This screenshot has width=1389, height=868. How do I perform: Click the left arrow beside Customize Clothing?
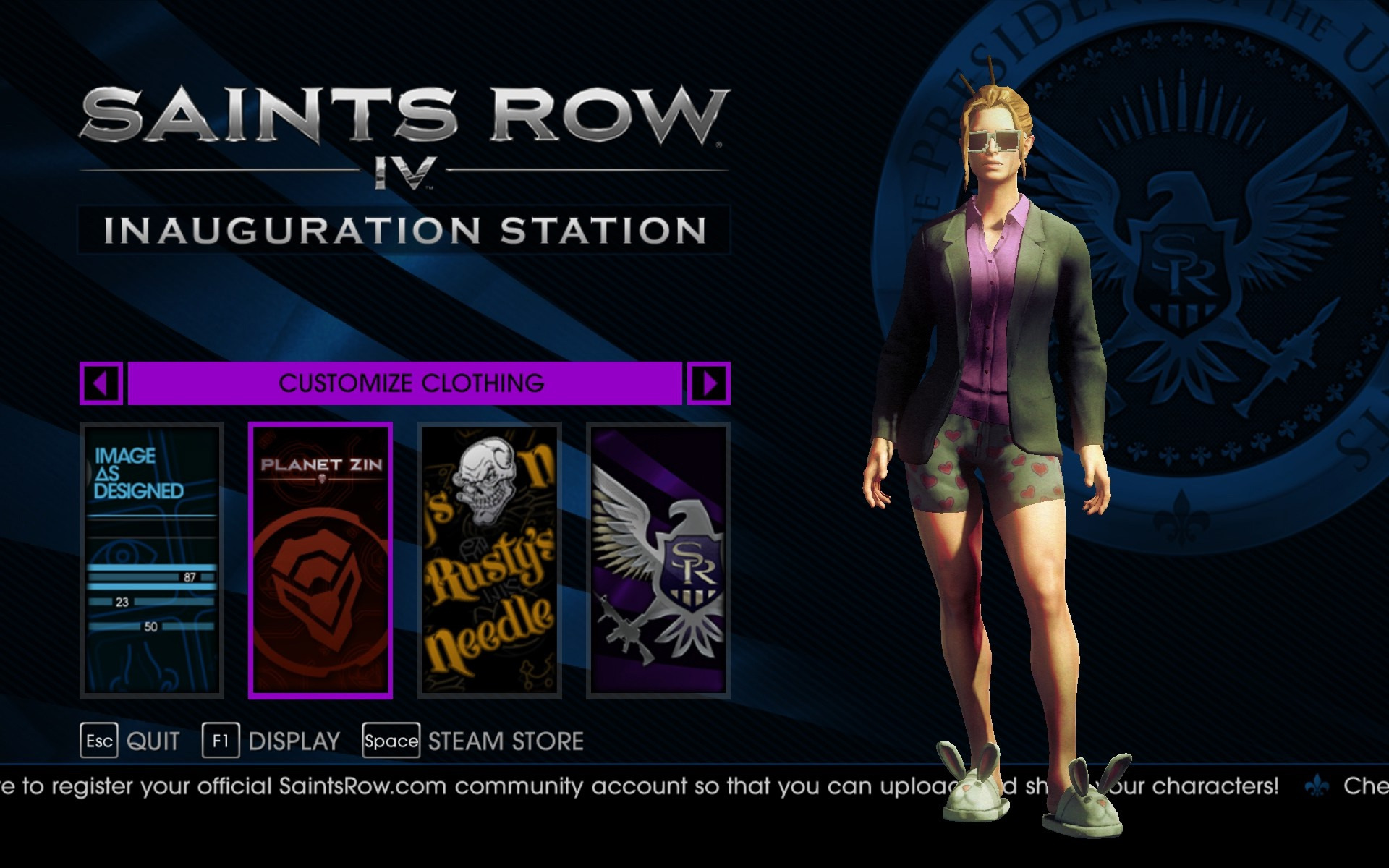click(101, 383)
